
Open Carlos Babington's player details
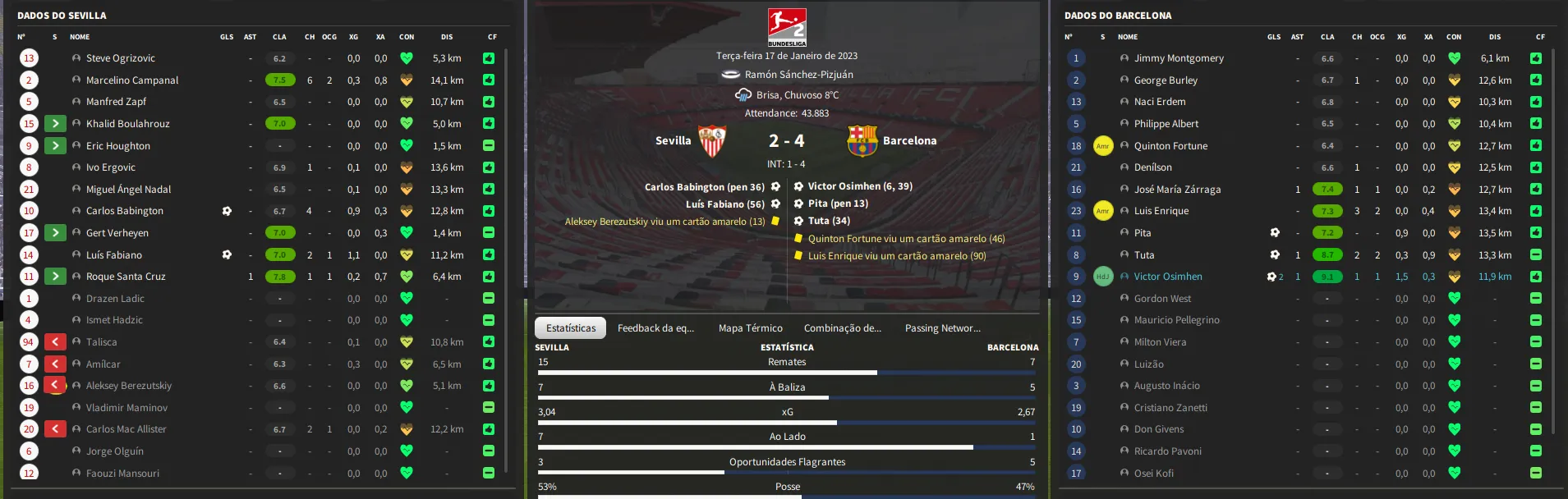pos(124,211)
